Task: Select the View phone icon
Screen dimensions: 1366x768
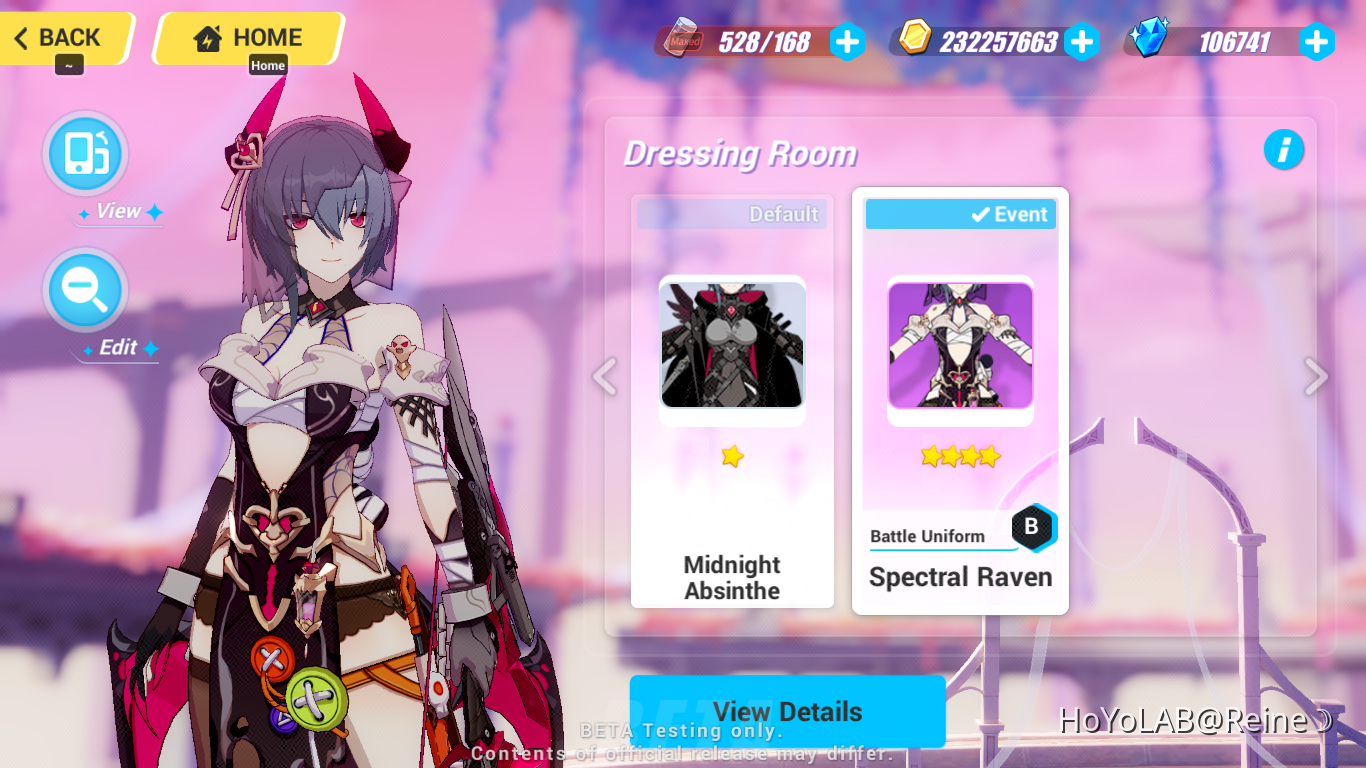Action: point(85,152)
